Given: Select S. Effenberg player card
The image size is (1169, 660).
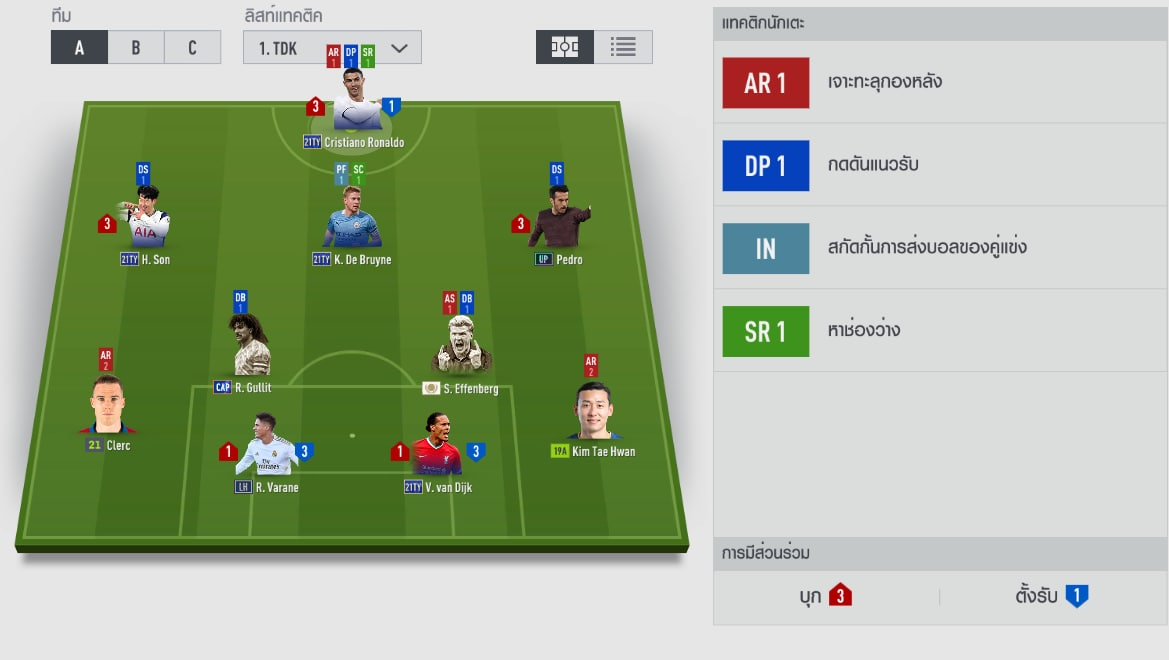Looking at the screenshot, I should [460, 347].
